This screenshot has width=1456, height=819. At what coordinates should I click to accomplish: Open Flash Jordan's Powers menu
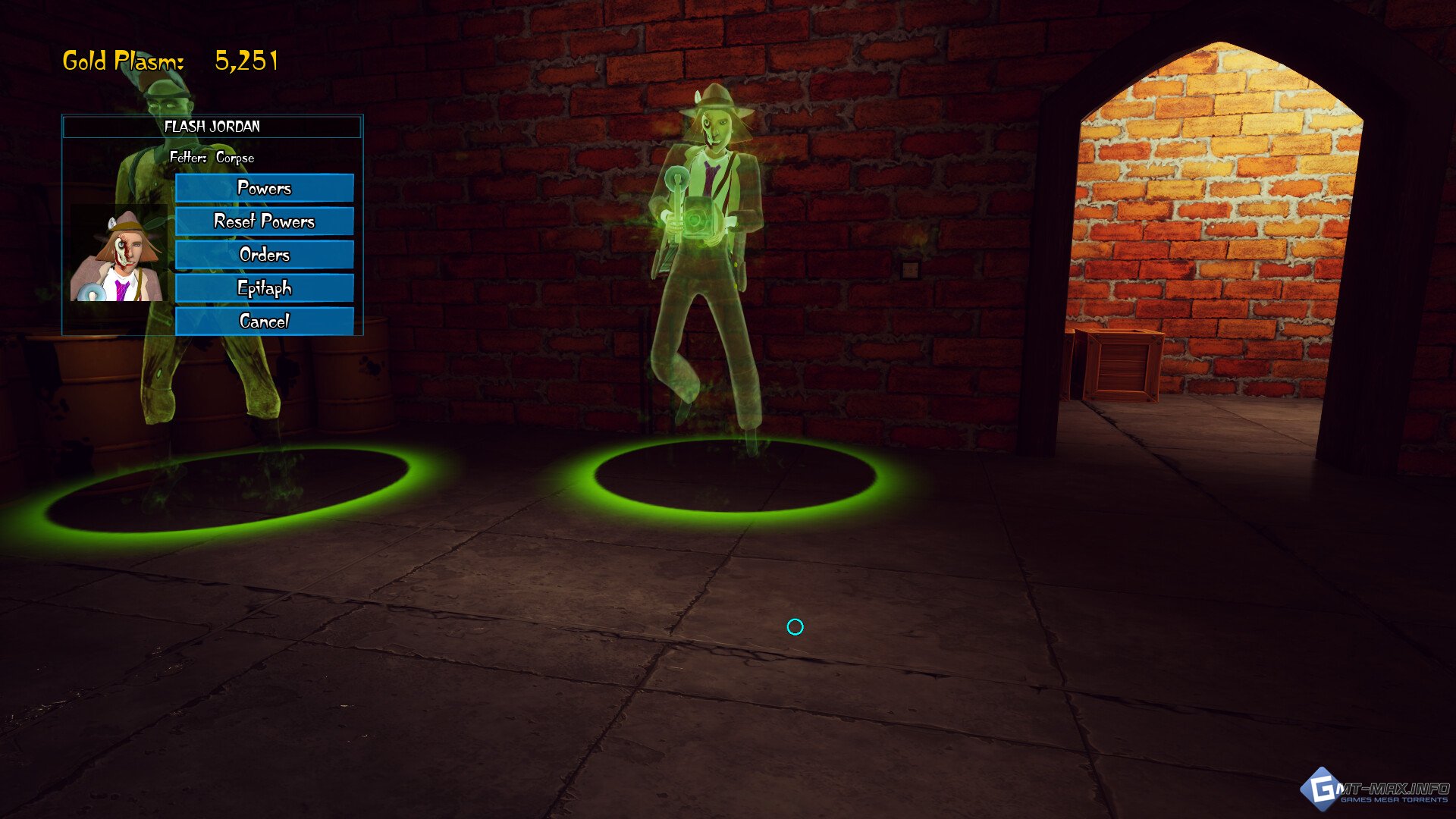pyautogui.click(x=264, y=188)
